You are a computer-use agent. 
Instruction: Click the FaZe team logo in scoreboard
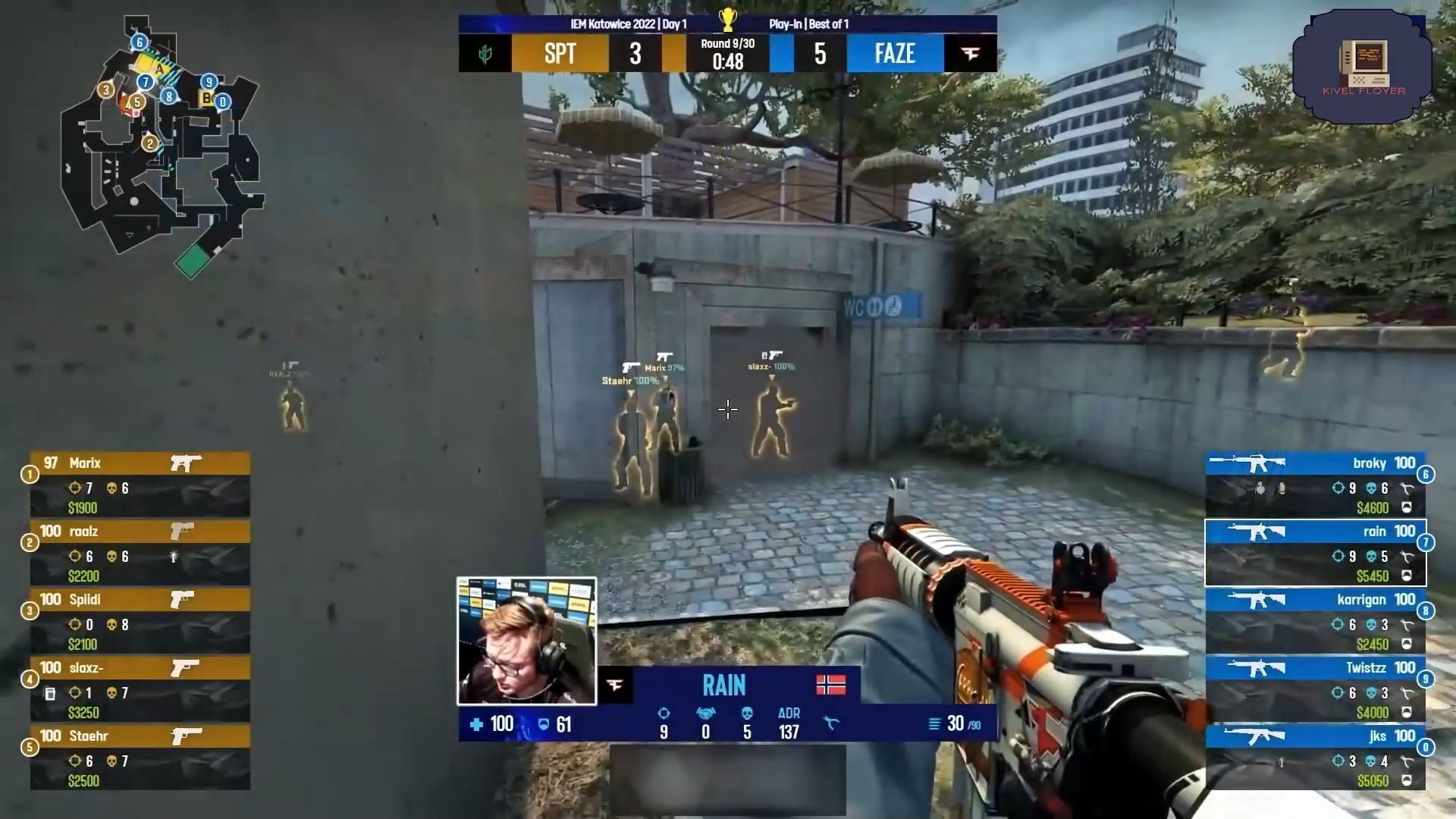coord(971,54)
